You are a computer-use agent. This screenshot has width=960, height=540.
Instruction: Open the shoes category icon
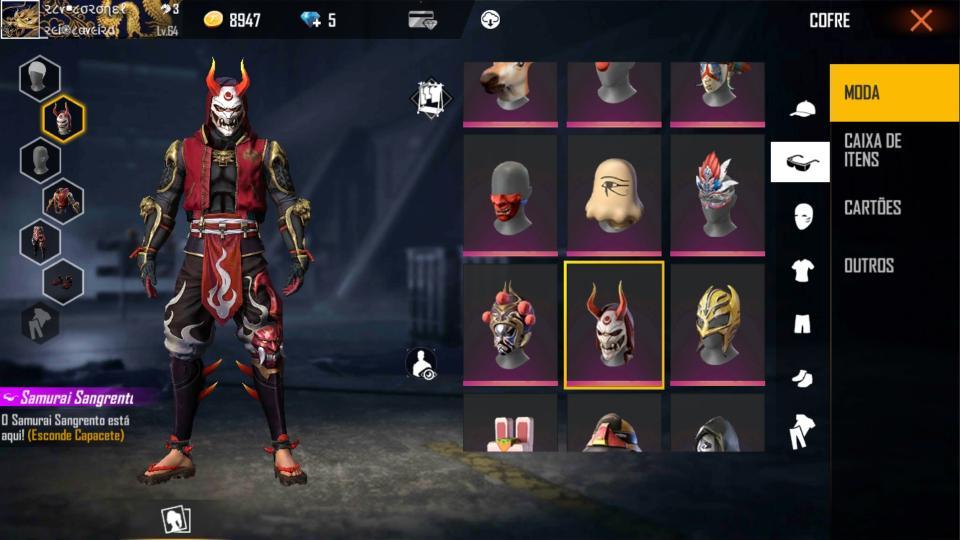tap(801, 377)
